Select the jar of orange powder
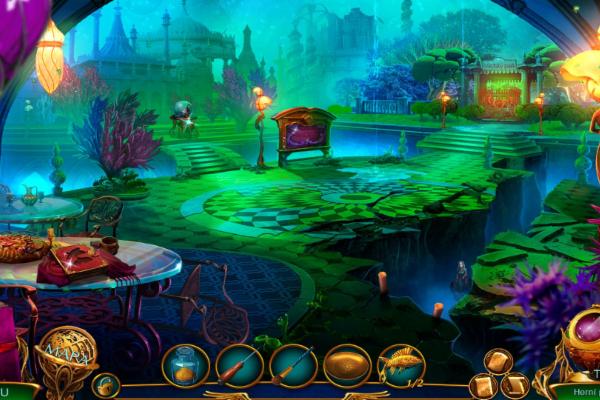This screenshot has width=600, height=400. pyautogui.click(x=185, y=366)
